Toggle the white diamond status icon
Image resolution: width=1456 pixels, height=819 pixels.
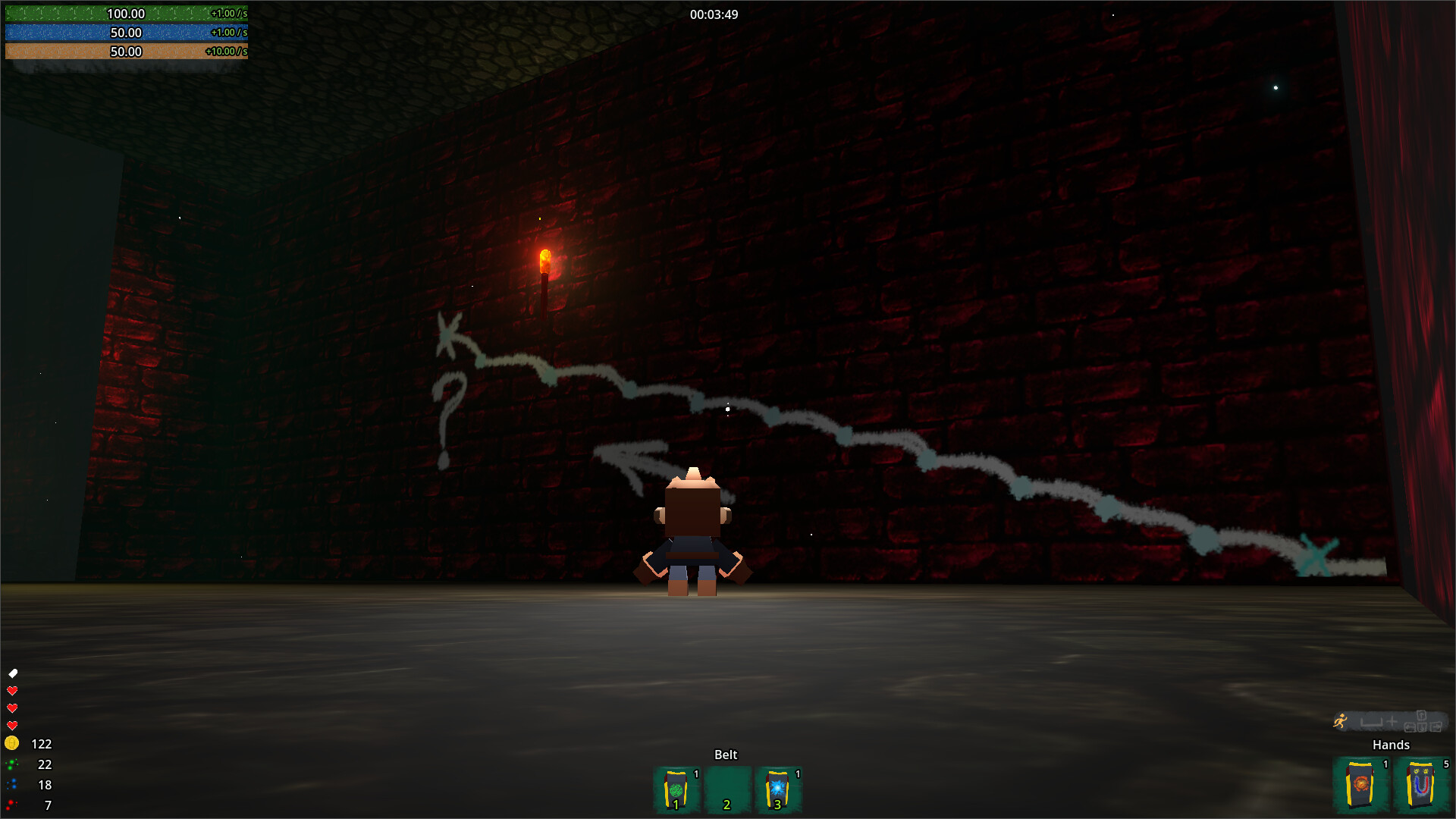(x=12, y=672)
